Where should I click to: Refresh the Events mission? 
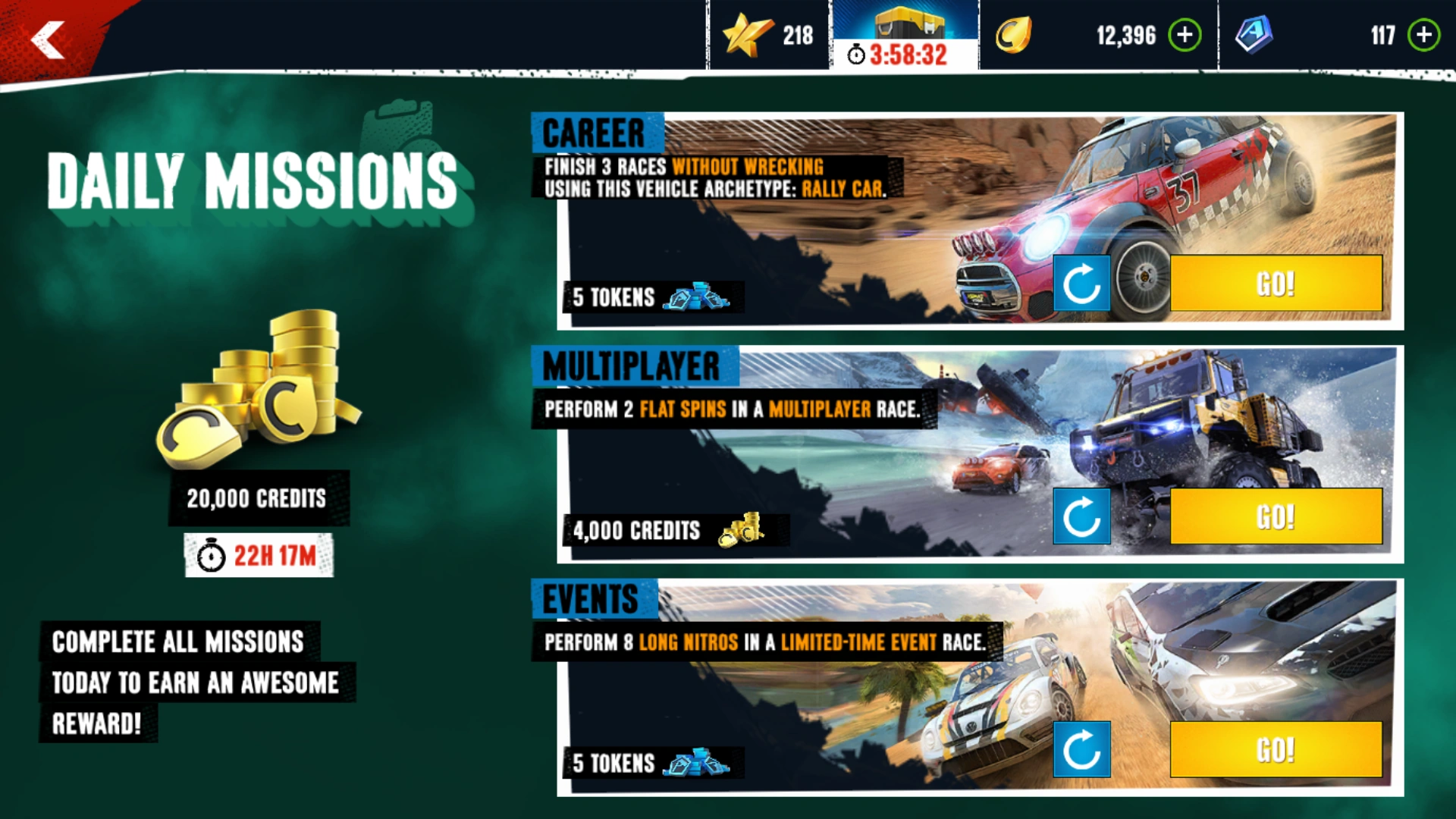pos(1082,749)
